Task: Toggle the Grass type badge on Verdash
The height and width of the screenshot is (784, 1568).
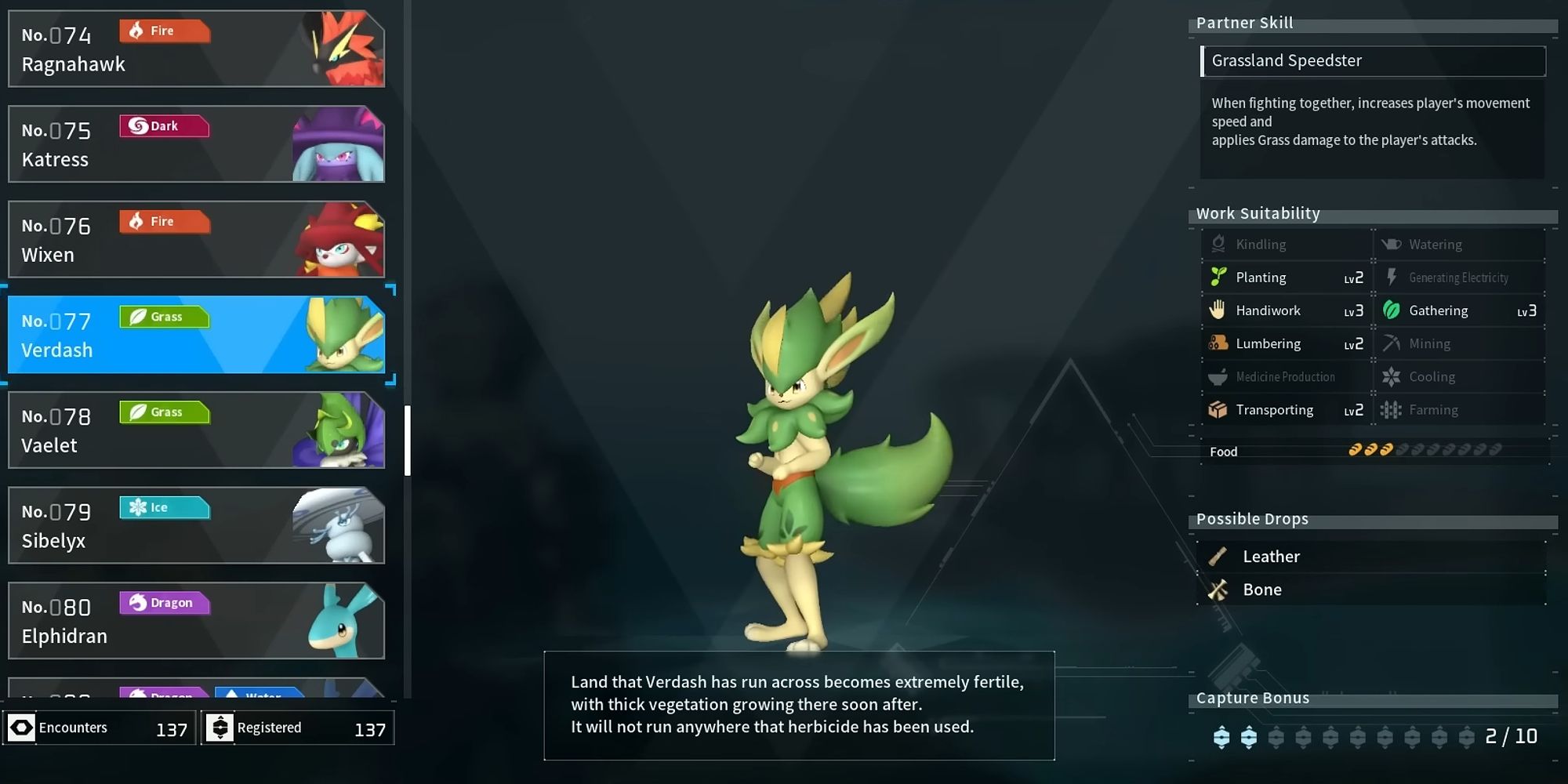Action: [x=164, y=316]
